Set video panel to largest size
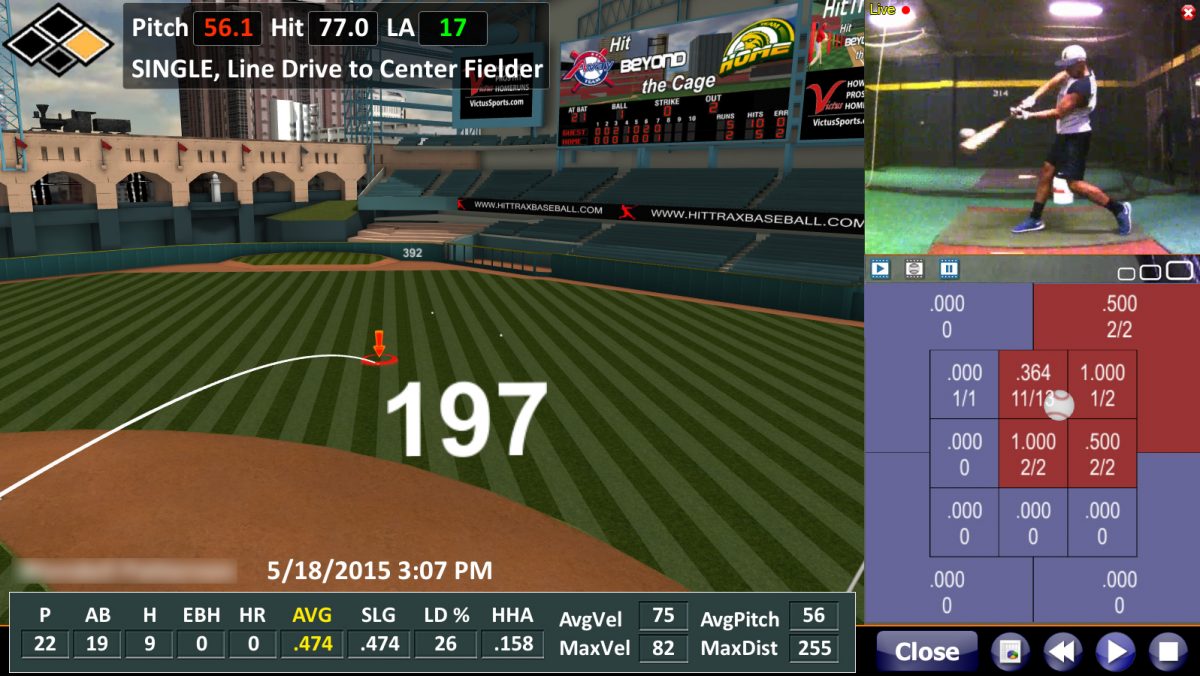Viewport: 1200px width, 676px height. (x=1180, y=270)
